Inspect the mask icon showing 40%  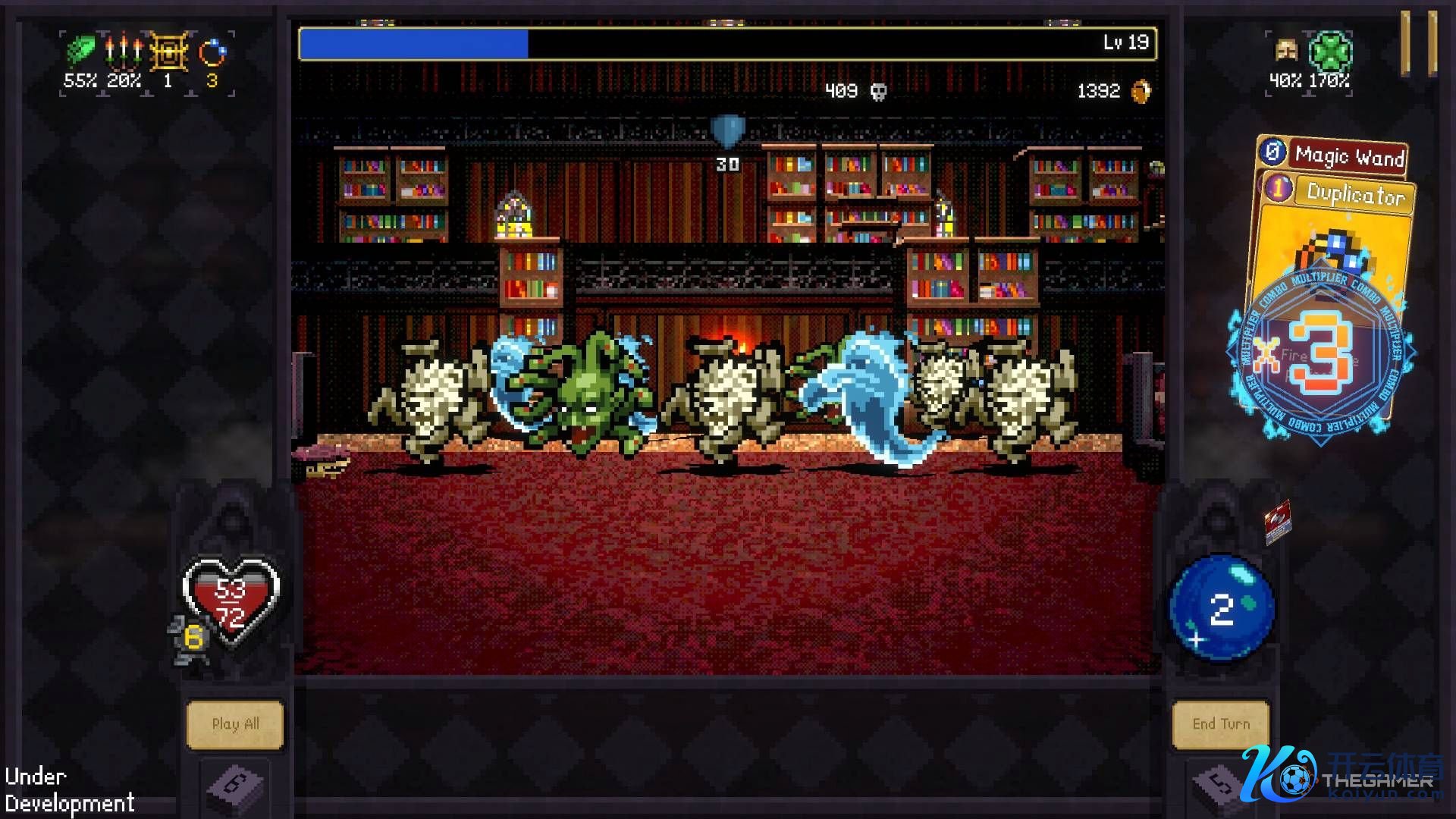tap(1286, 52)
